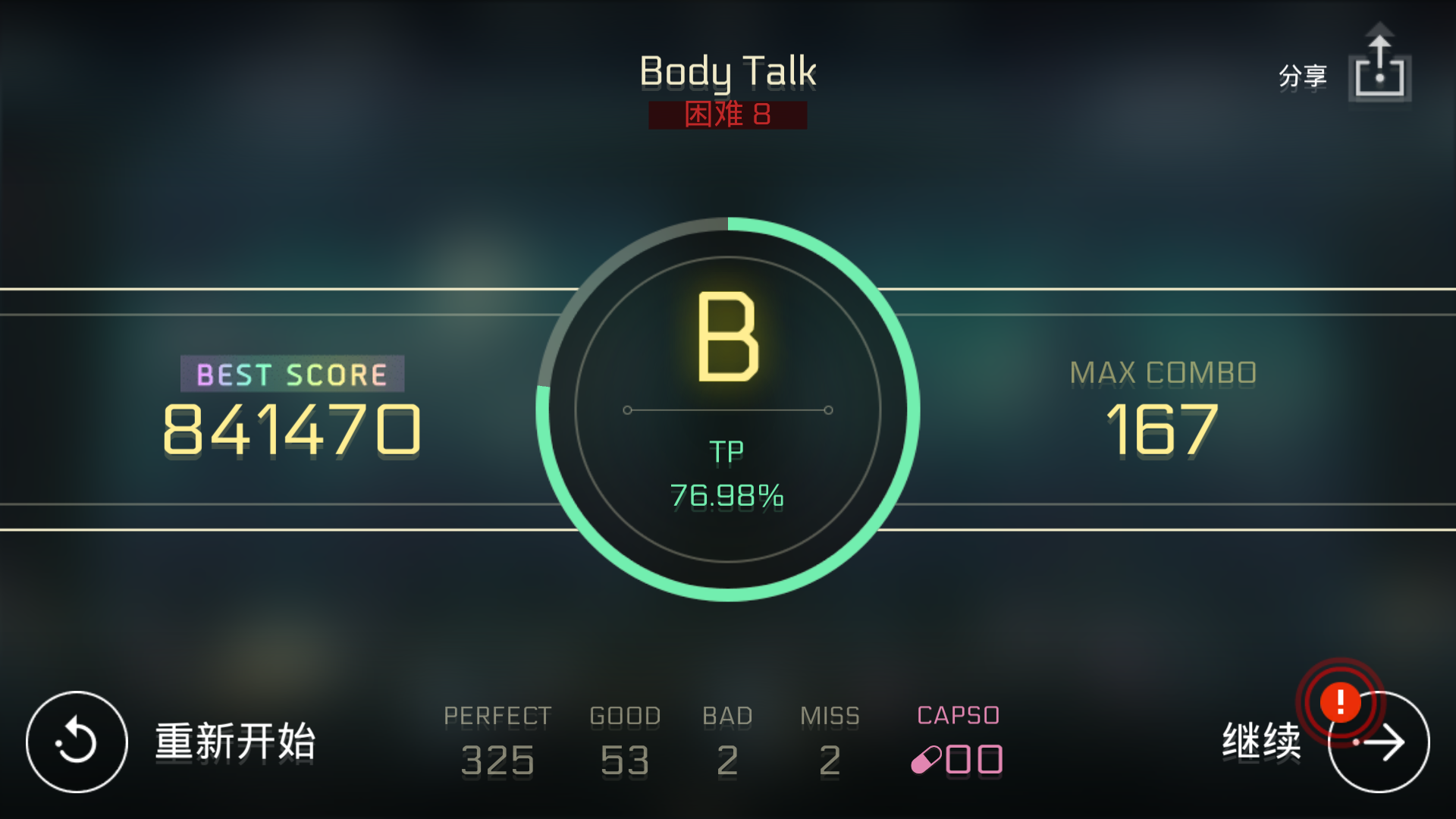Open the GOOD 53 stat tab
This screenshot has width=1456, height=819.
click(623, 739)
